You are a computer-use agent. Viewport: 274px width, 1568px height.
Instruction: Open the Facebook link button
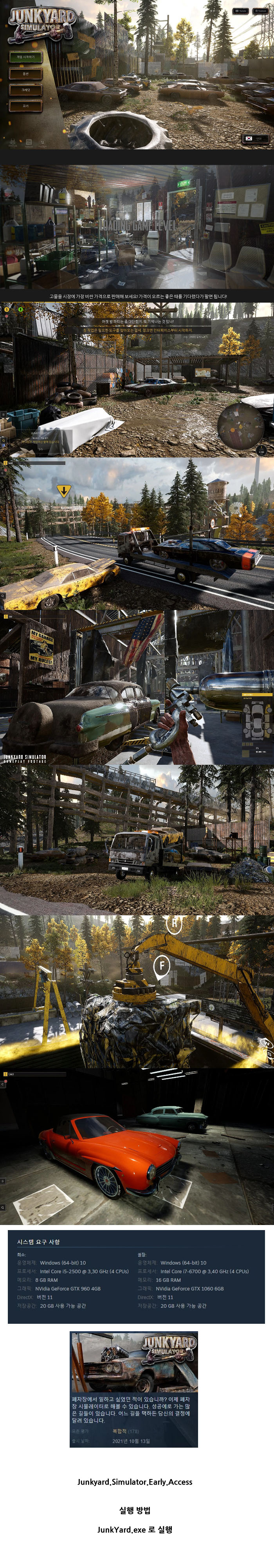260,11
